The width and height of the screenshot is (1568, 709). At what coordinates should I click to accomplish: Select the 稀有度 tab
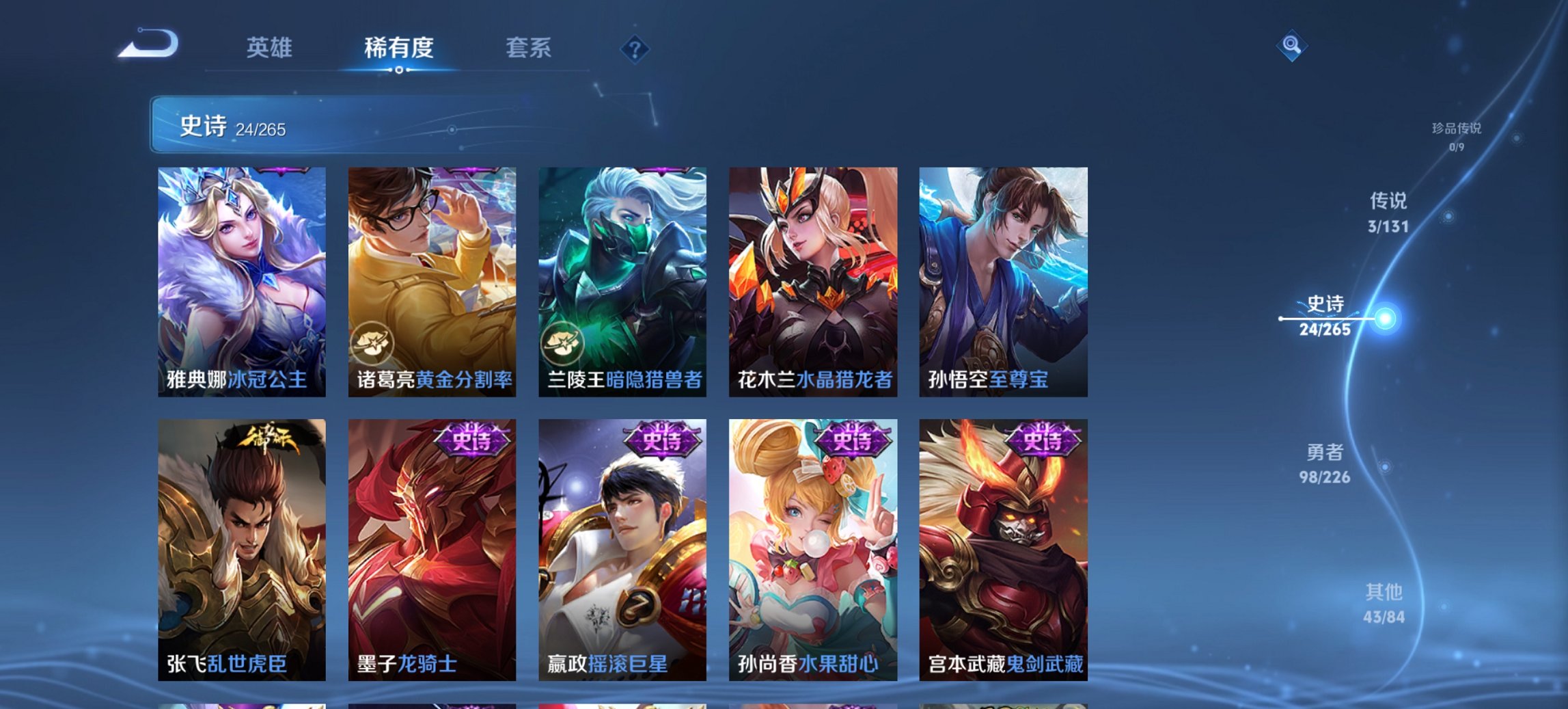(x=399, y=48)
